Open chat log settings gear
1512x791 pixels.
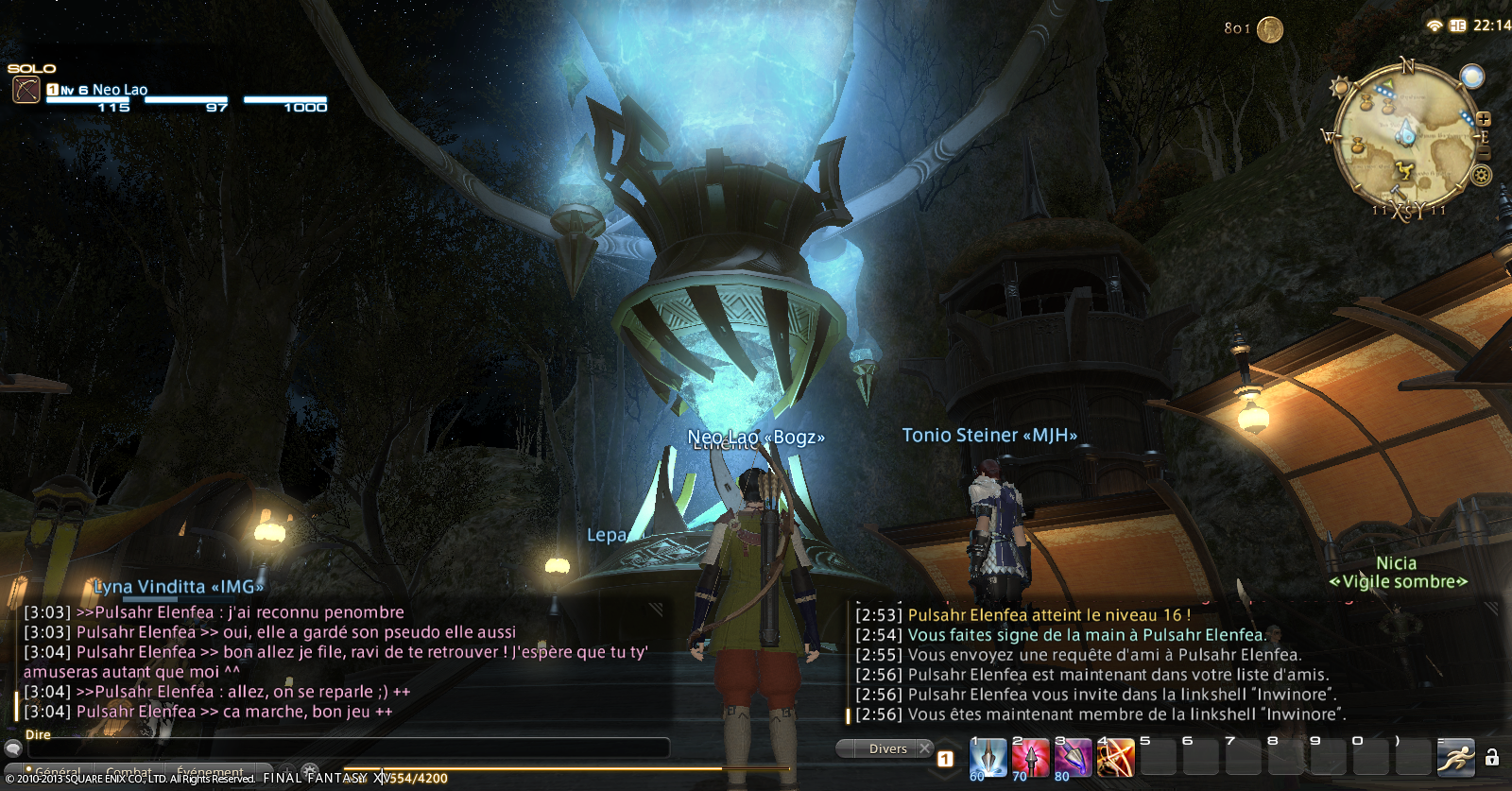point(309,771)
